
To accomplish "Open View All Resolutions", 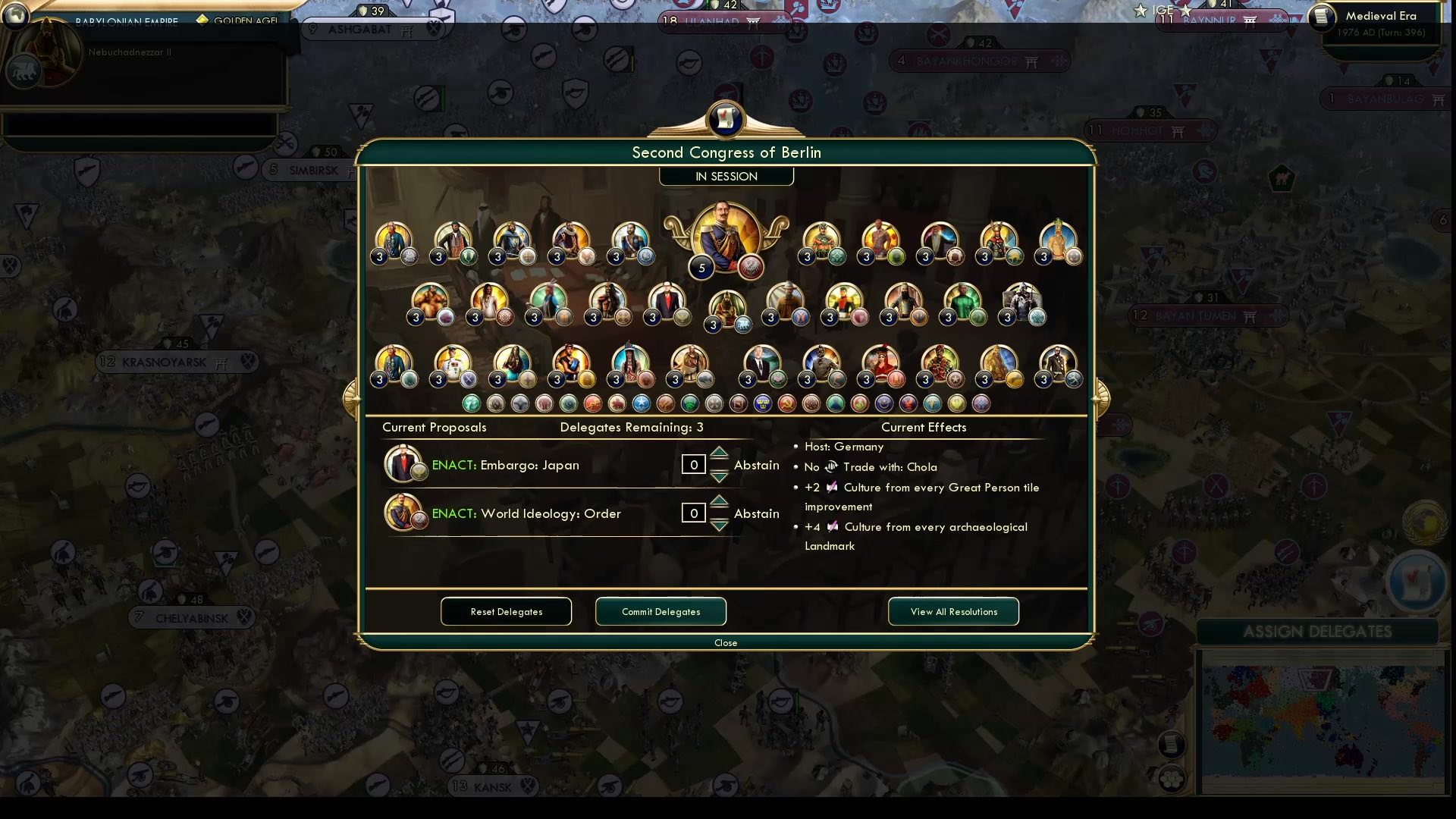I will tap(953, 611).
